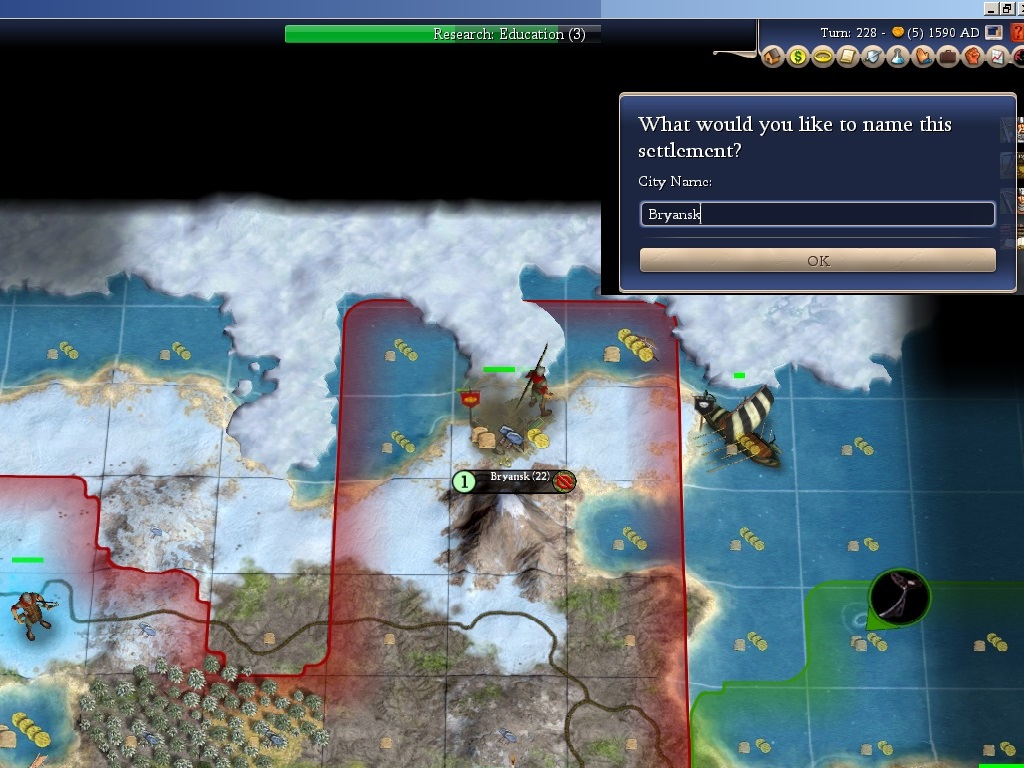Viewport: 1024px width, 768px height.
Task: Click the City Name text field
Action: tap(817, 214)
